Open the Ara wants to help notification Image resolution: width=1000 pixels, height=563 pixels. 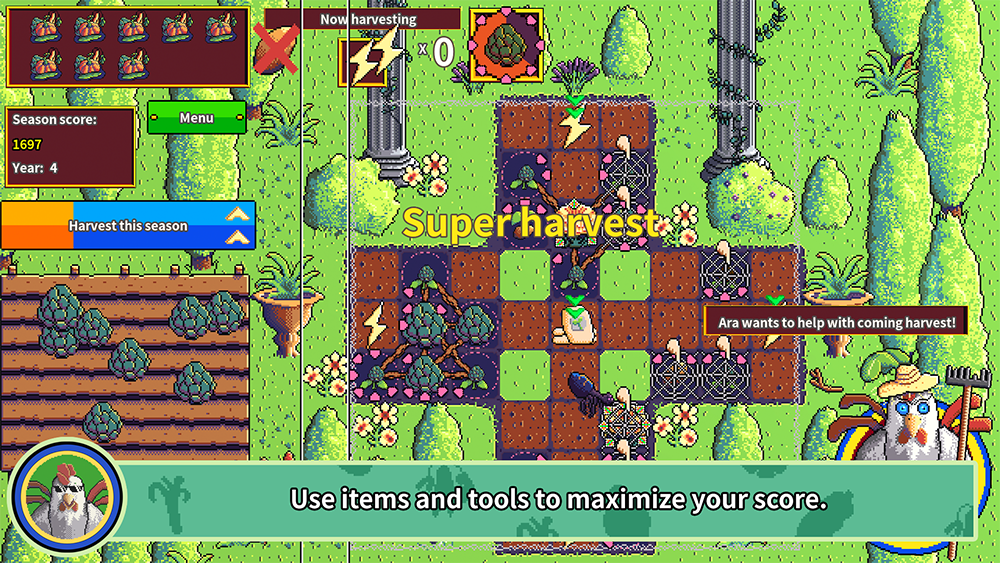point(837,321)
